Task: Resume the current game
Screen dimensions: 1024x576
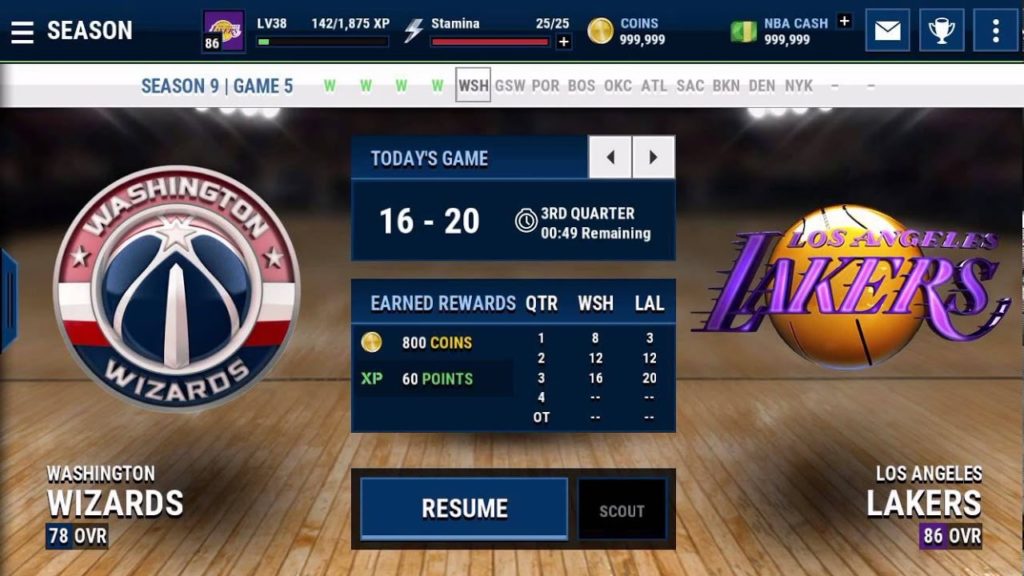Action: coord(464,508)
